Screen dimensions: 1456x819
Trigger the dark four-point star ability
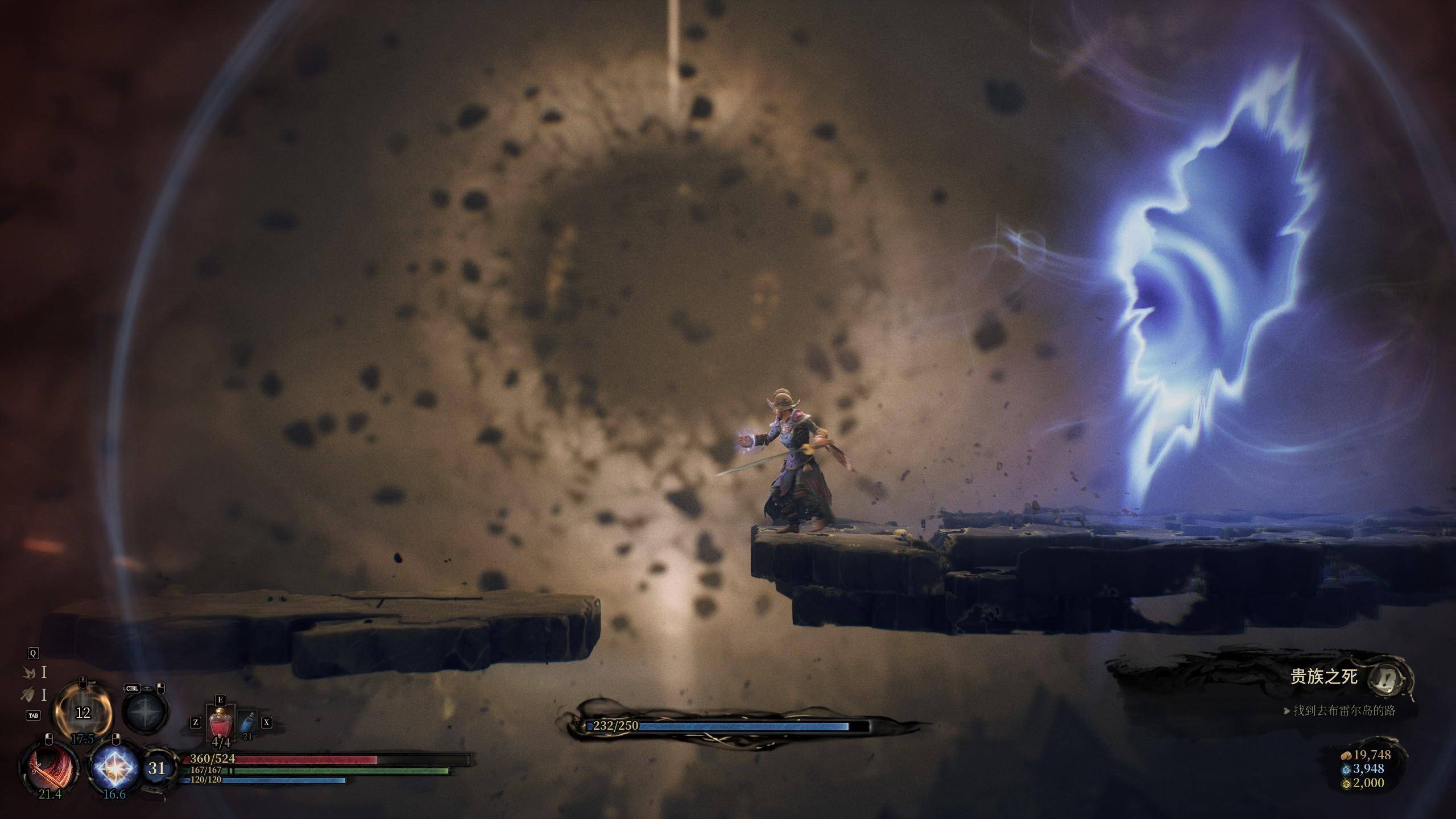click(146, 713)
